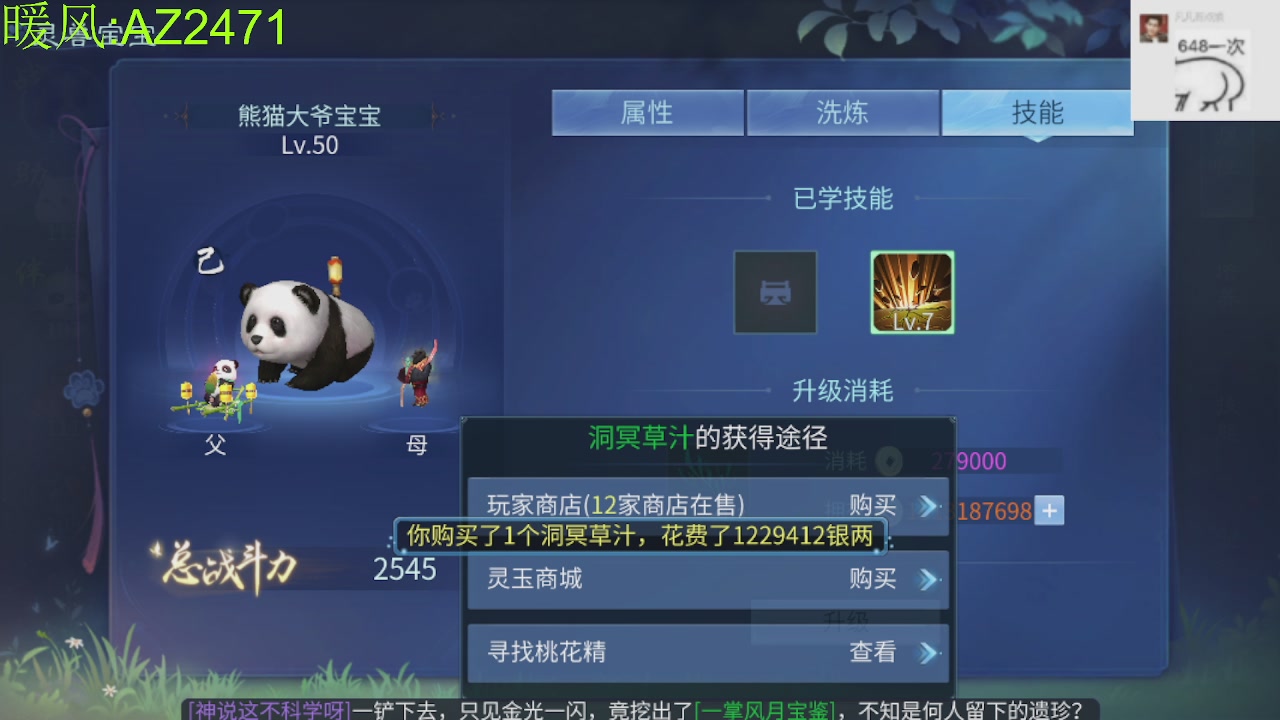Image resolution: width=1280 pixels, height=720 pixels.
Task: Select the 技能 tab
Action: (x=1037, y=112)
